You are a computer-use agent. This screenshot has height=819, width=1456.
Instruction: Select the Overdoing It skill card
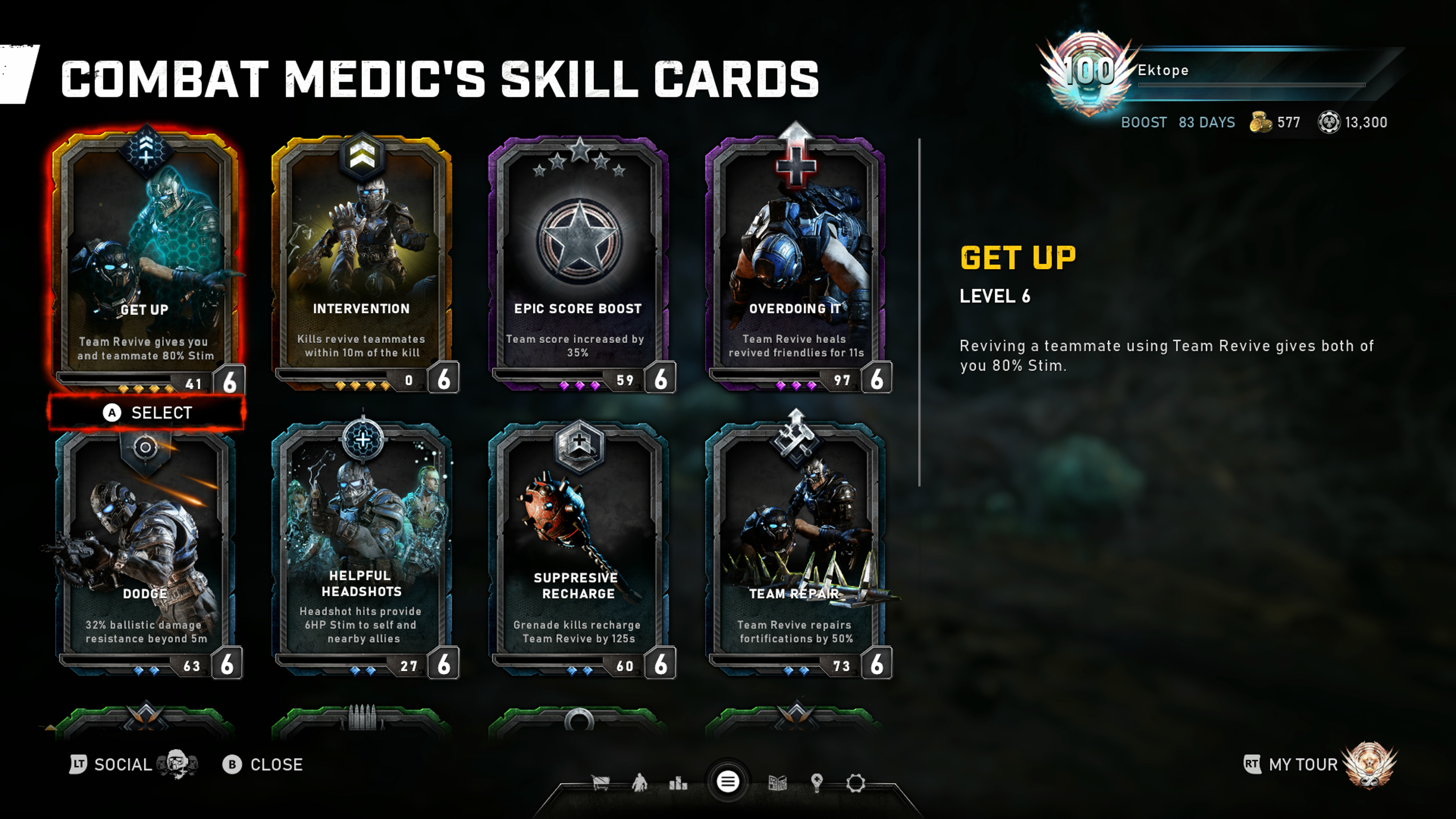pyautogui.click(x=795, y=260)
